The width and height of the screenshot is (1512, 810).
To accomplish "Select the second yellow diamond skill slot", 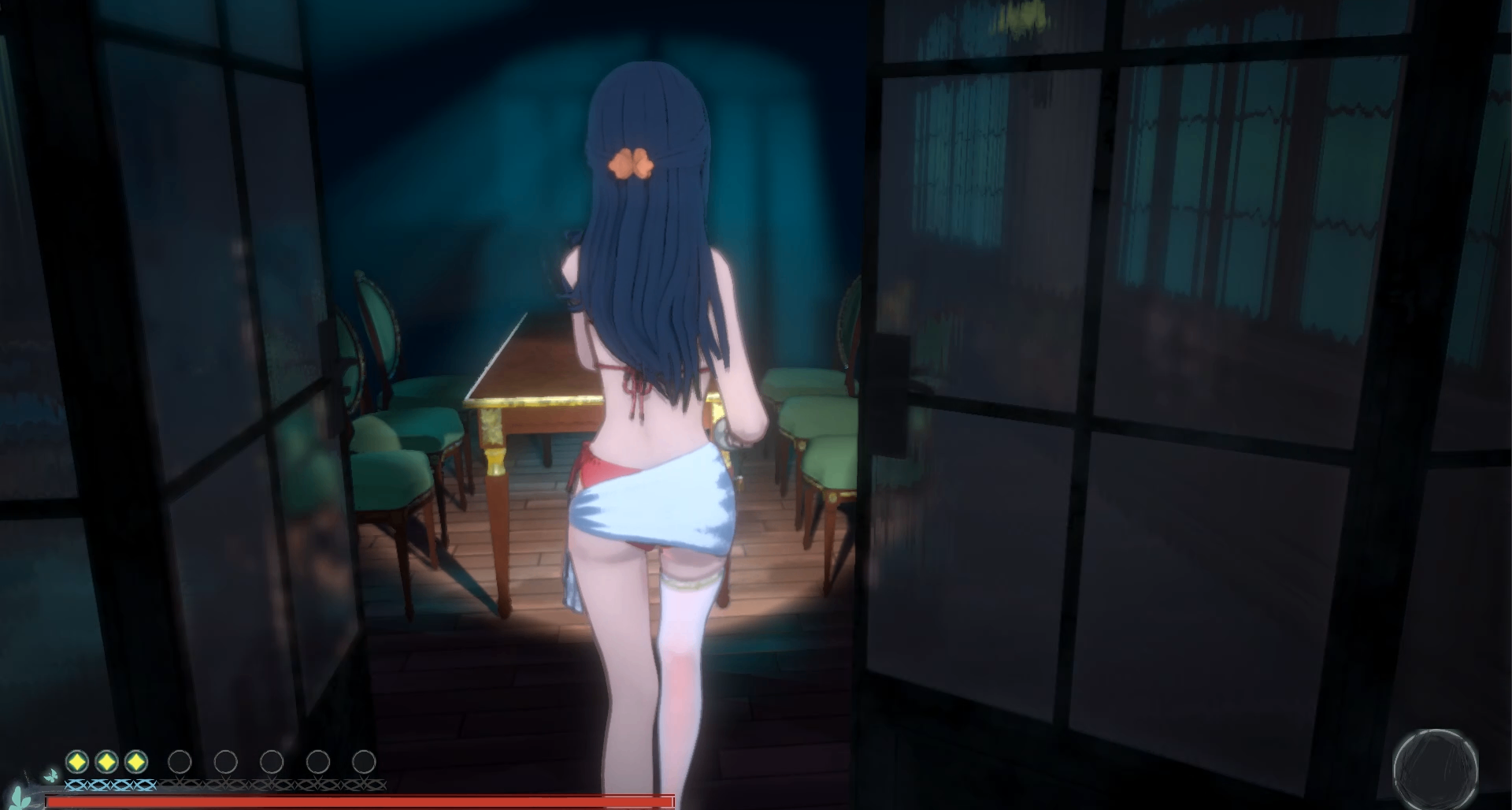I will coord(106,761).
